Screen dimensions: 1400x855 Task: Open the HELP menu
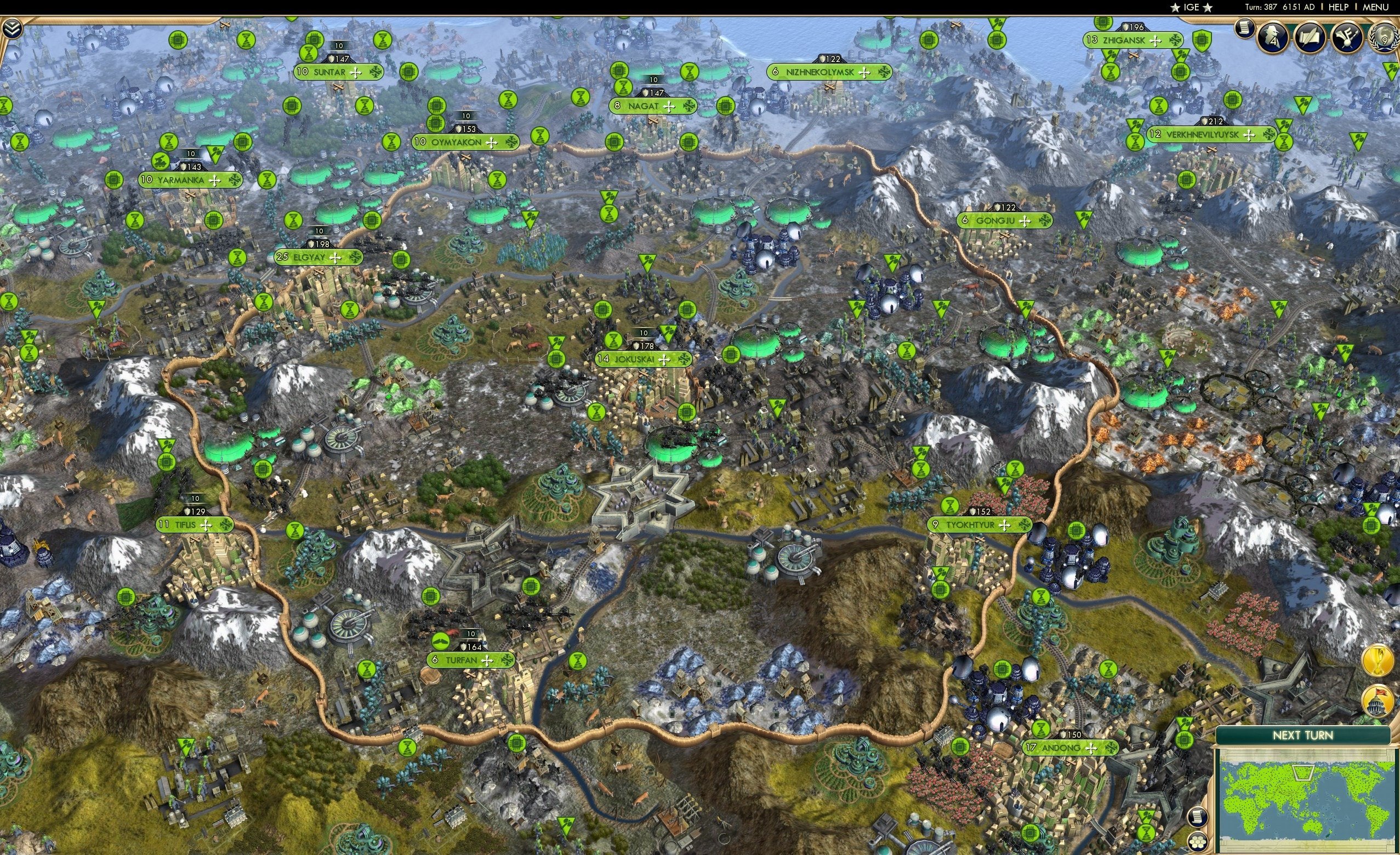click(1338, 7)
